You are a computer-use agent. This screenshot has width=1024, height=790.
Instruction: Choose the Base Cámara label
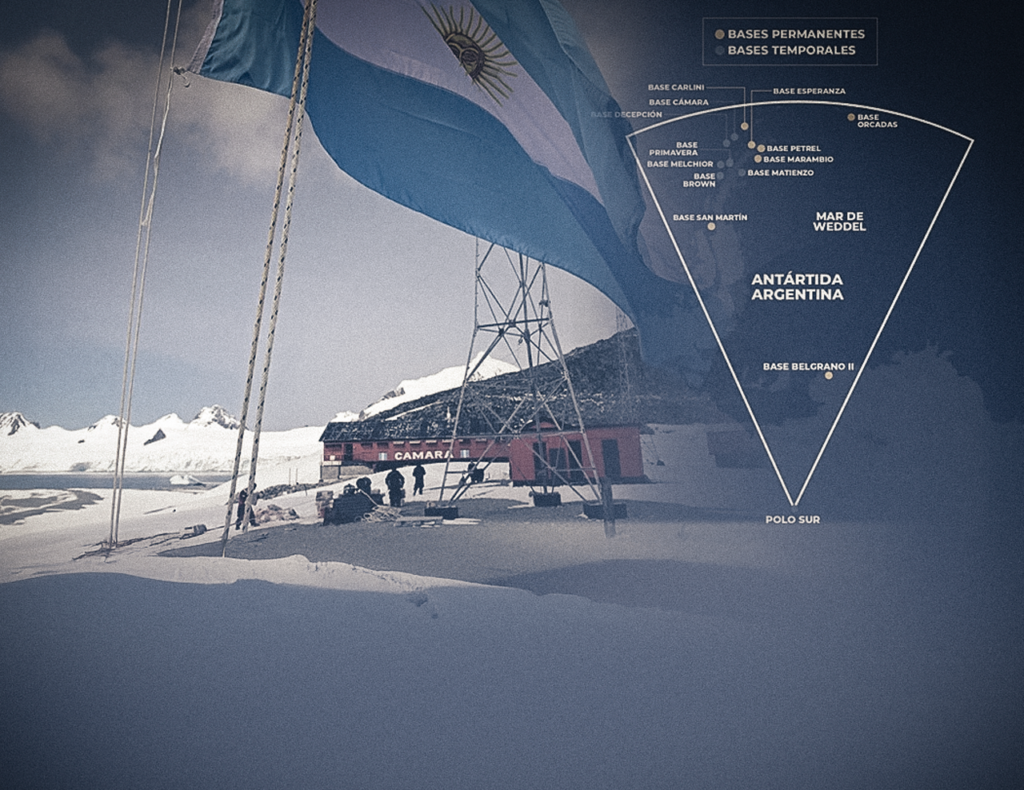click(x=678, y=102)
